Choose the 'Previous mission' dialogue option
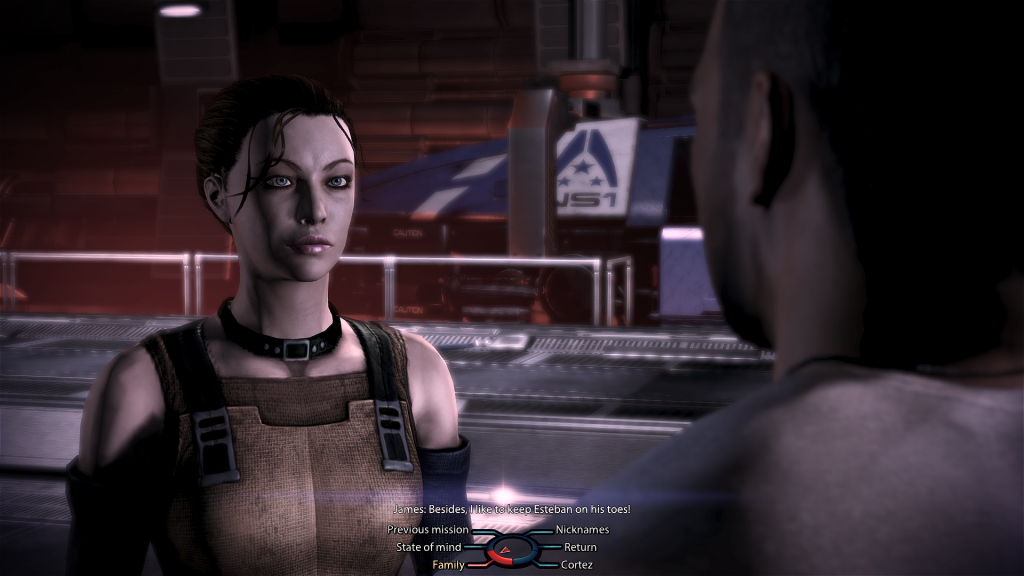Image resolution: width=1024 pixels, height=576 pixels. pos(428,530)
